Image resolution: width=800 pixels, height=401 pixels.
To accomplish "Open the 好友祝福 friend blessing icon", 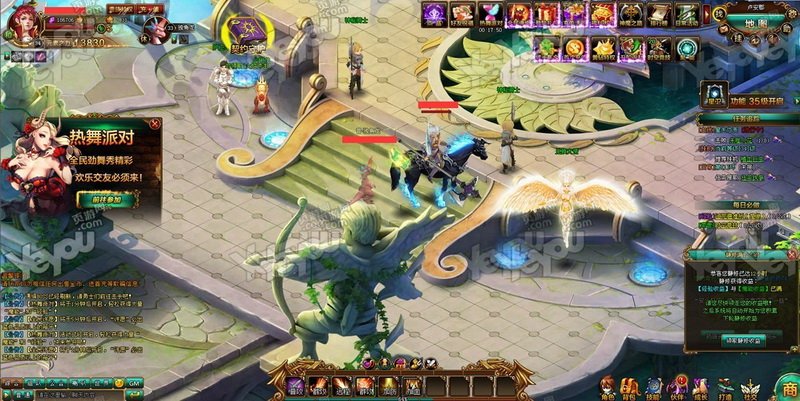I will (462, 14).
